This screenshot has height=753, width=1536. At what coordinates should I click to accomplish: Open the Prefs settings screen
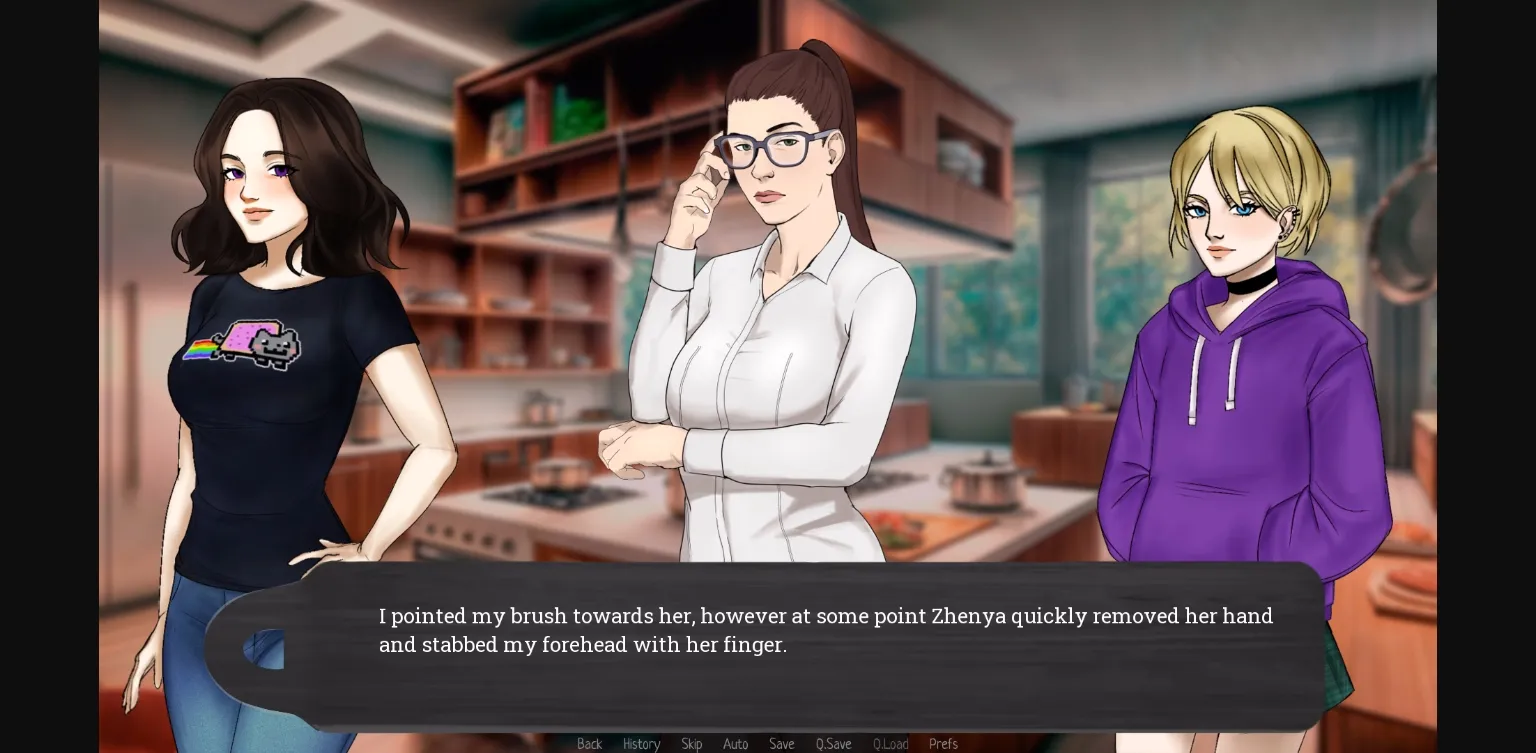[943, 744]
